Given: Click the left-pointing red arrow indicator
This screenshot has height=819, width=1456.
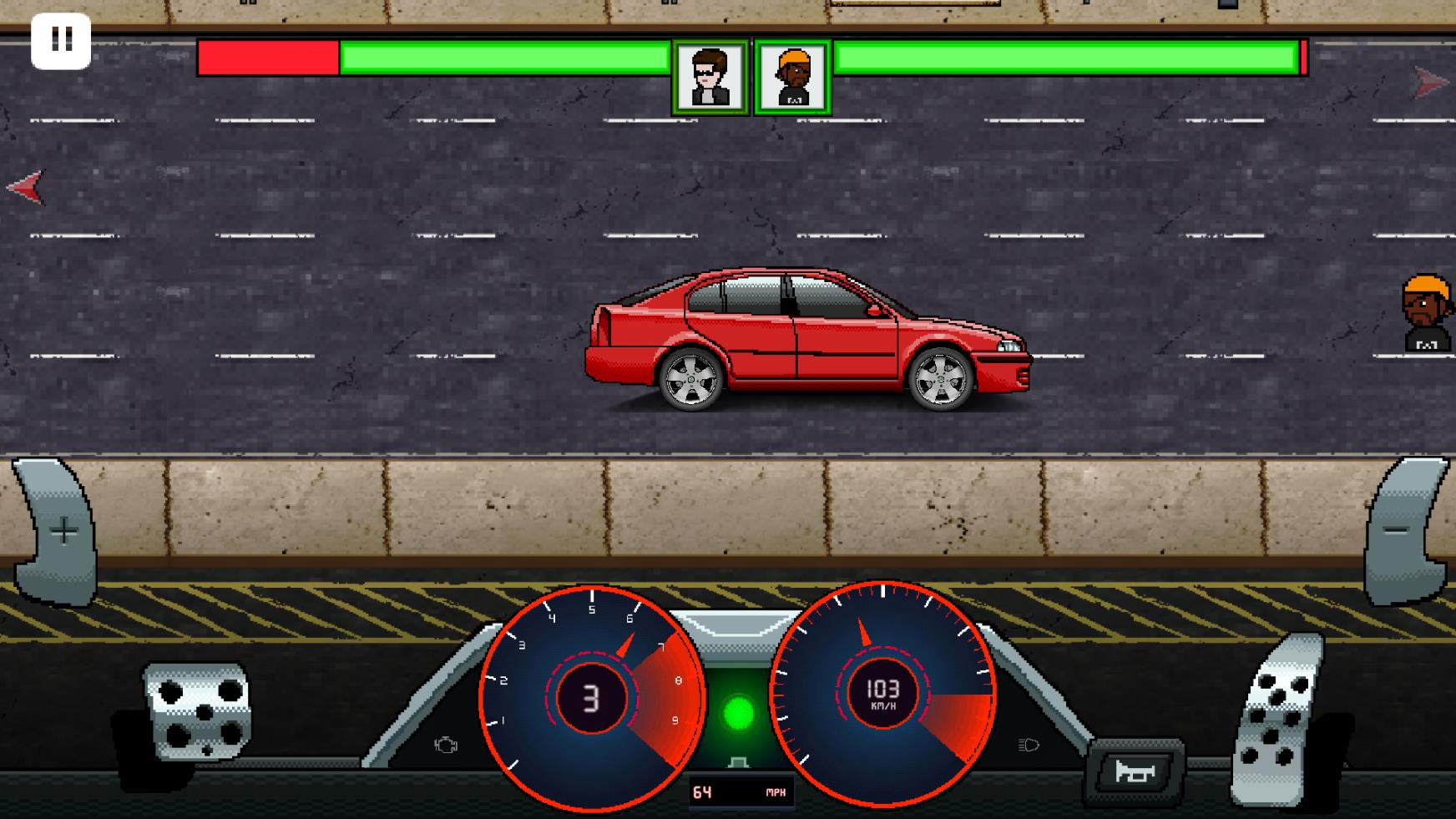Looking at the screenshot, I should click(25, 188).
